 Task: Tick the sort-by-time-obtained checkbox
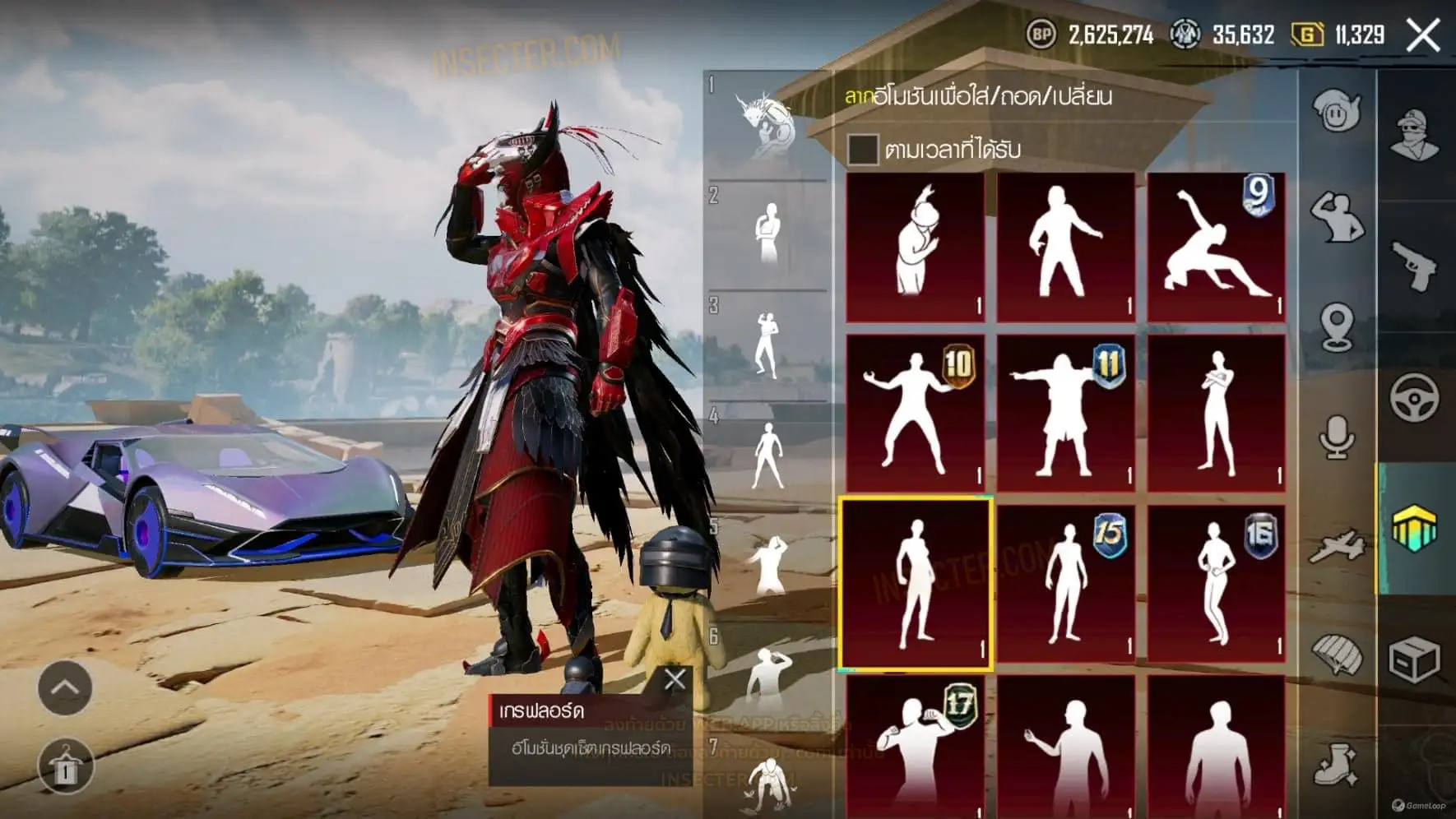tap(862, 149)
